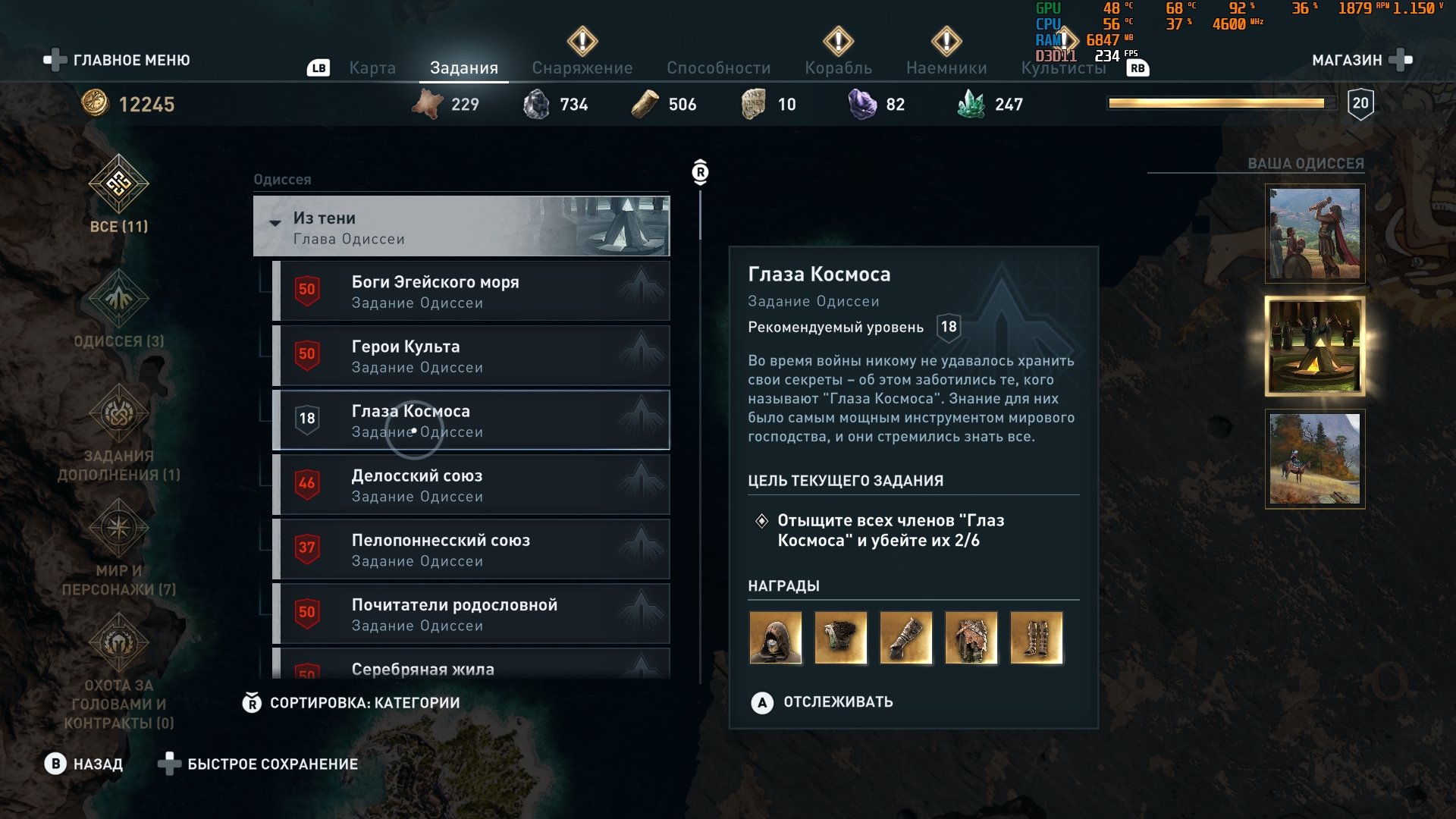Image resolution: width=1456 pixels, height=819 pixels.
Task: Filter quests by ОДИССЕЯ (3)
Action: 119,309
